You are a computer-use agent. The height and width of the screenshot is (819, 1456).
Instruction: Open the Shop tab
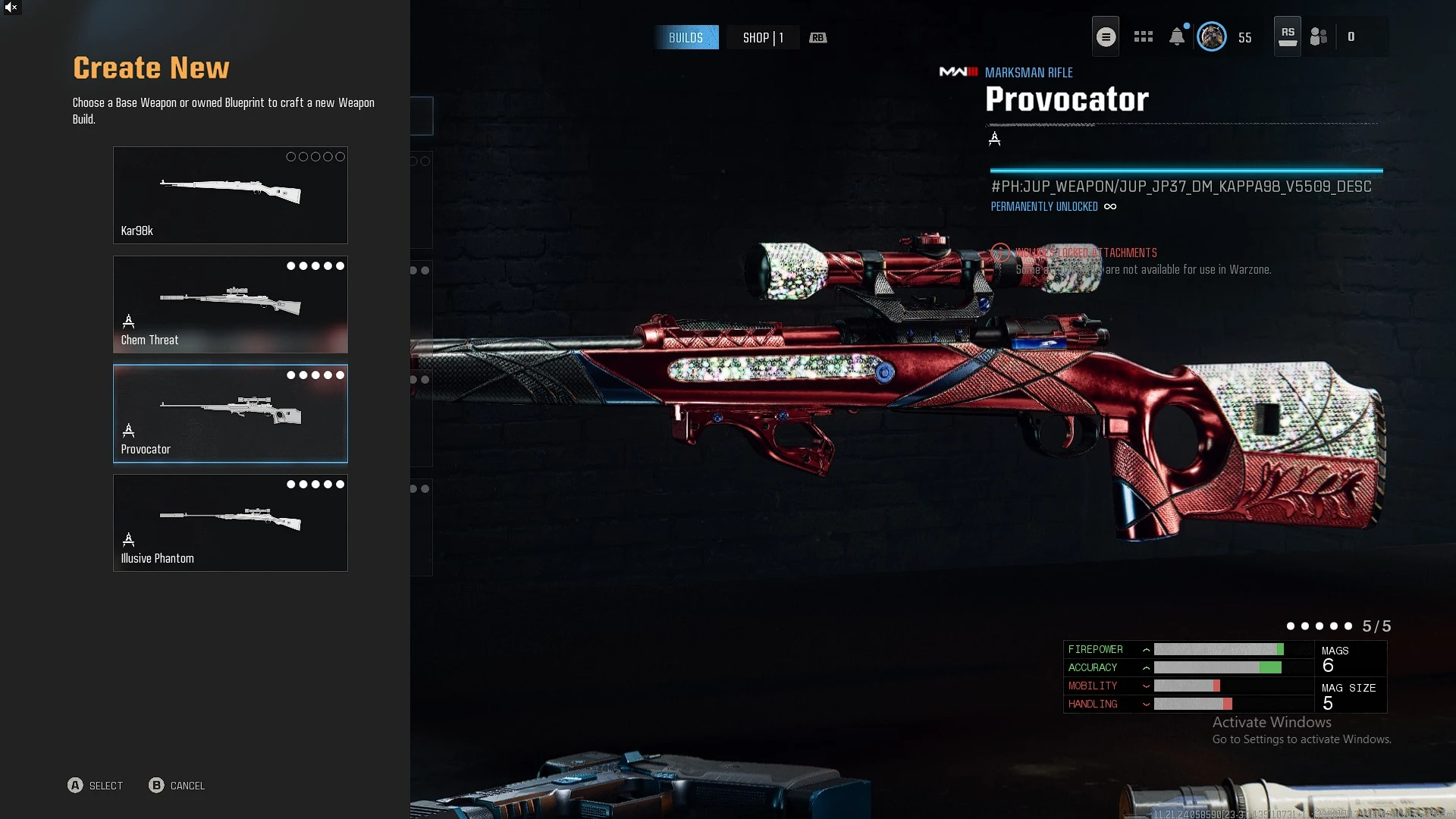(x=762, y=37)
